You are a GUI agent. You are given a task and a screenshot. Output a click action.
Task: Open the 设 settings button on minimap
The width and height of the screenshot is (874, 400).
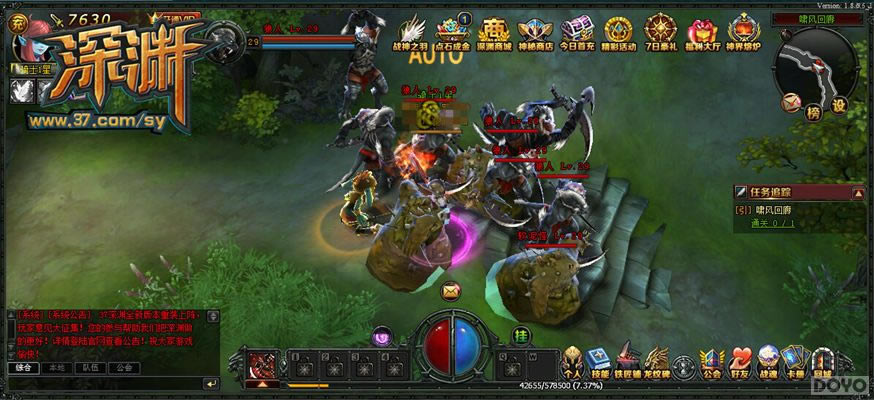coord(839,104)
